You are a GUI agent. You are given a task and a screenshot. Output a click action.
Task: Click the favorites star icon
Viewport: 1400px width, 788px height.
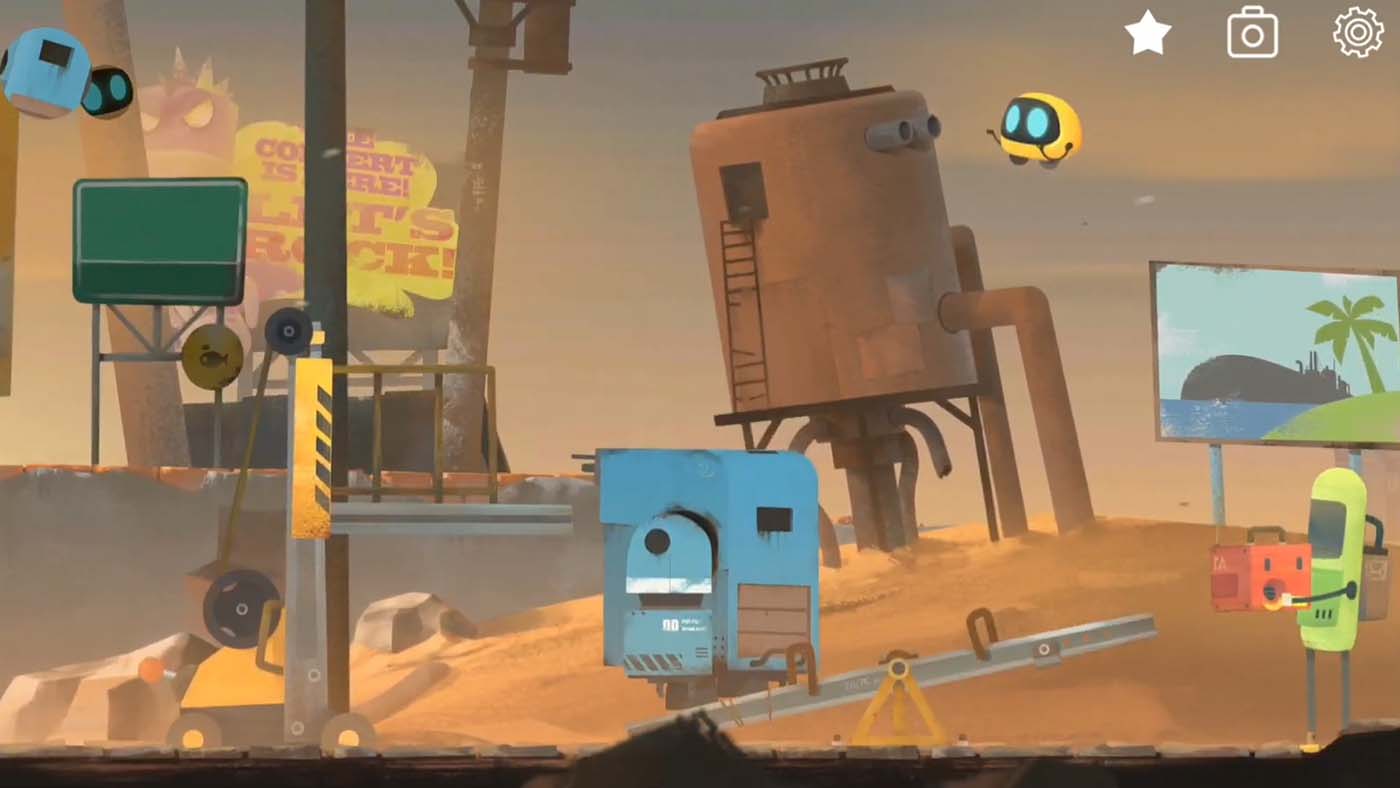click(1146, 31)
